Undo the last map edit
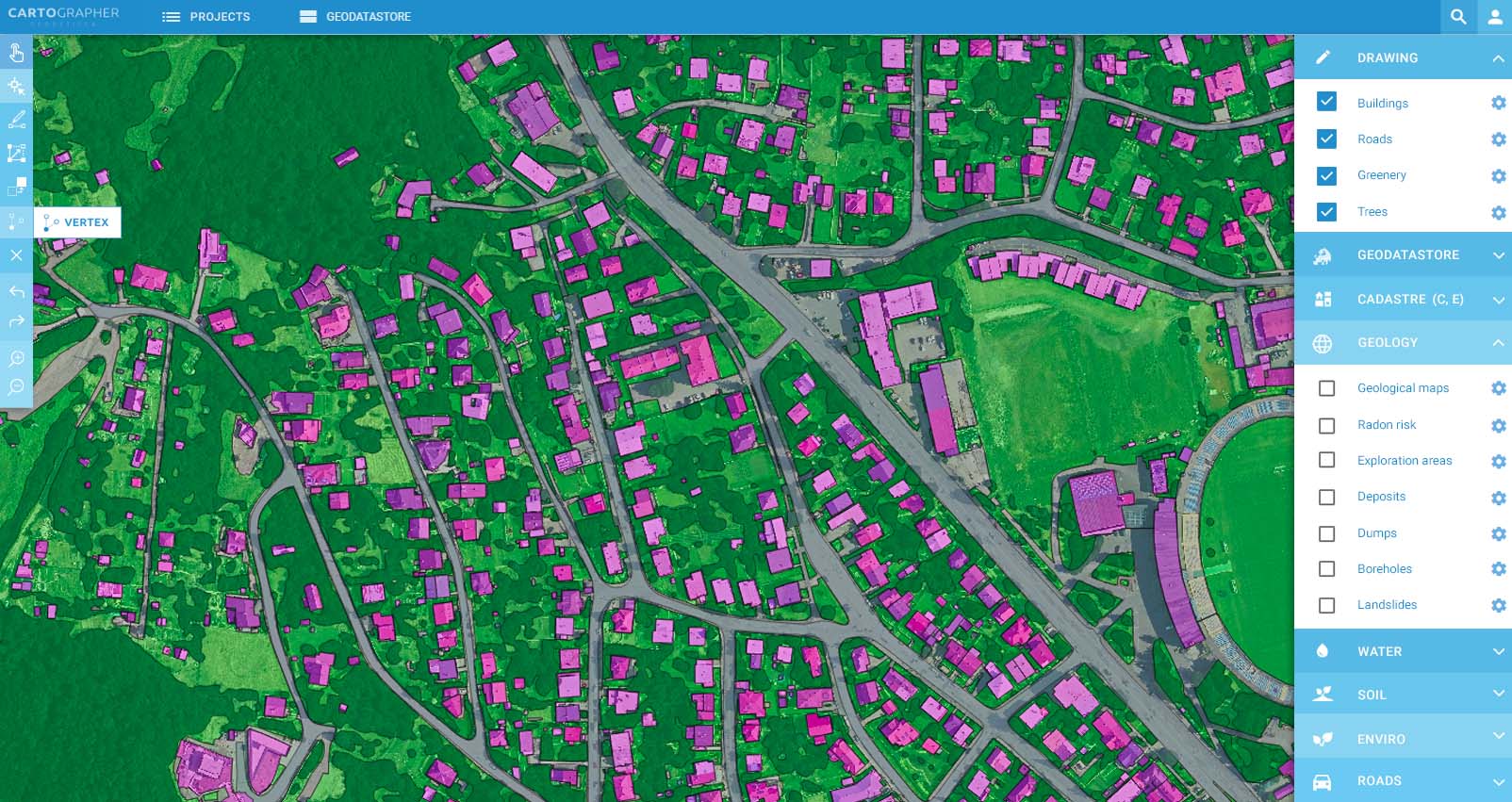1512x802 pixels. tap(16, 291)
